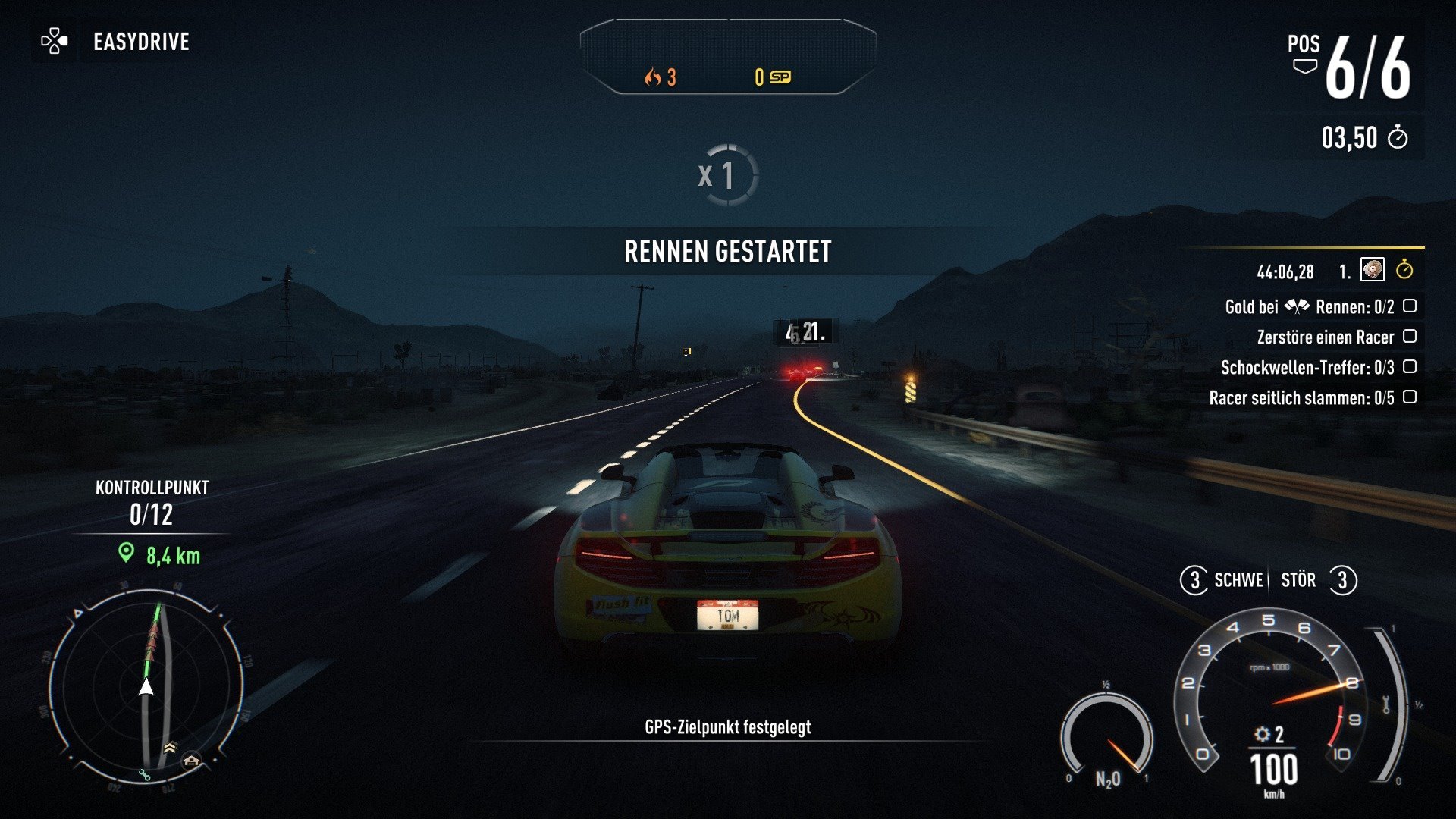Check the 'Gold bei Rennen: 0/2' objective box

click(1410, 306)
